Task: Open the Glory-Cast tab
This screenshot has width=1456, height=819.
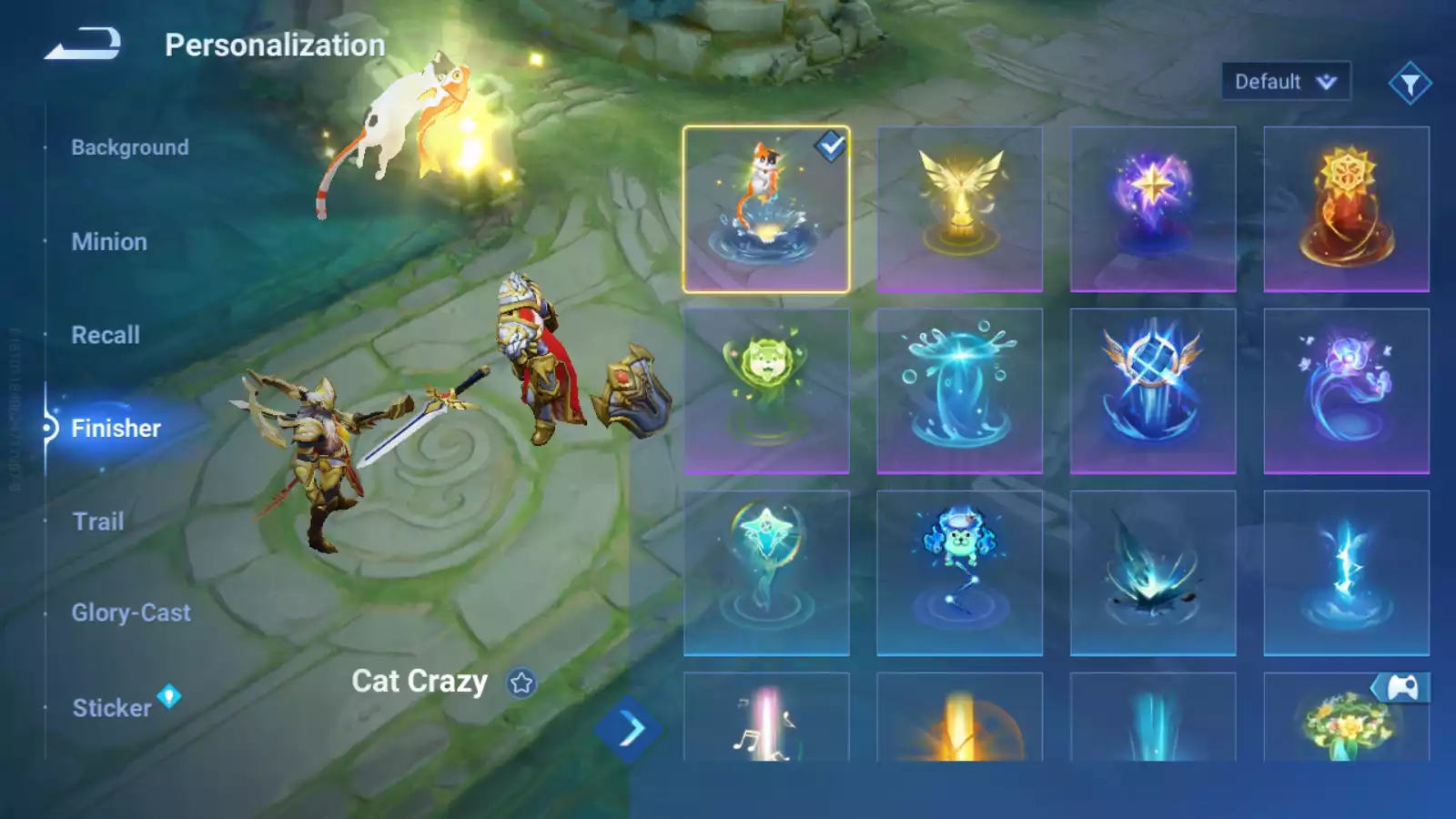Action: (x=131, y=613)
